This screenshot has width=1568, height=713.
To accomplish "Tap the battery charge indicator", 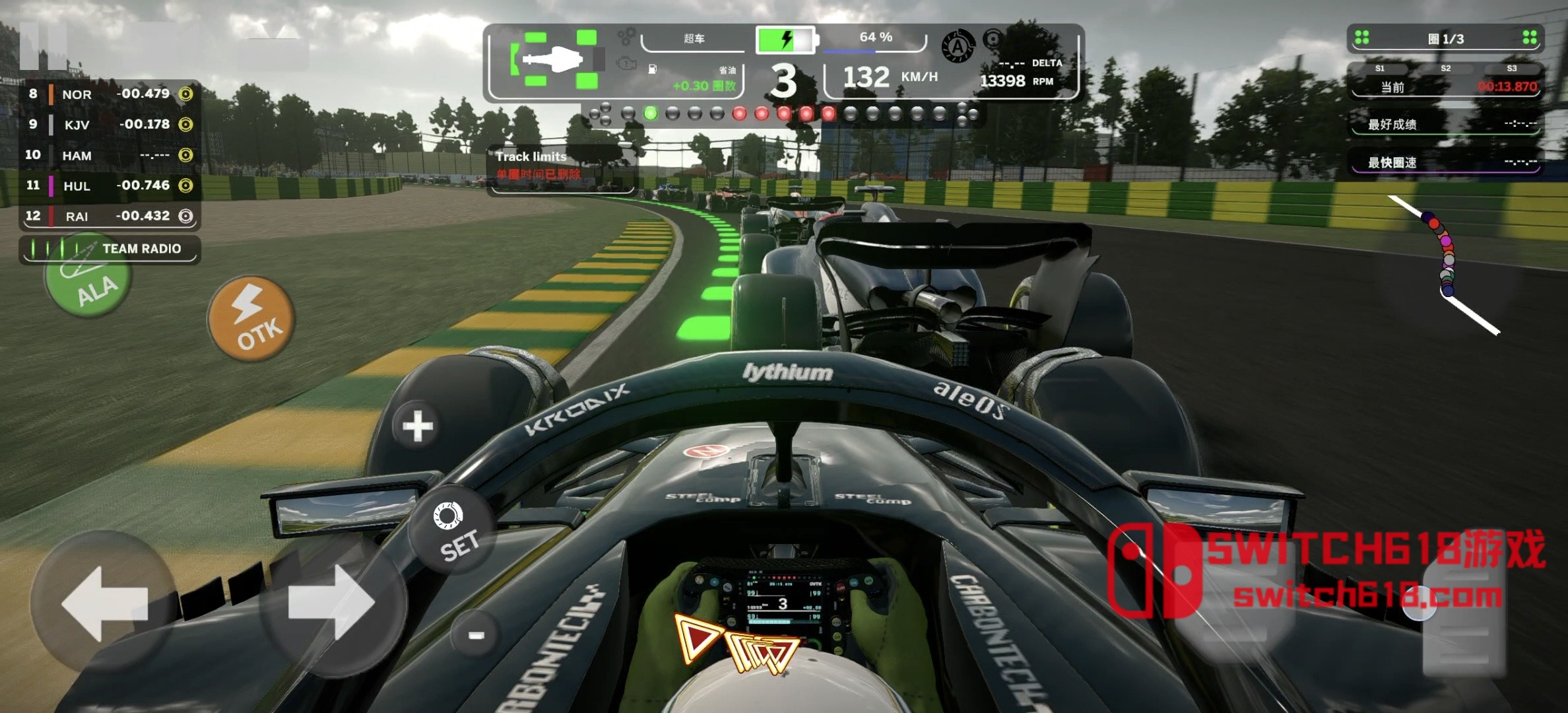I will [x=785, y=40].
